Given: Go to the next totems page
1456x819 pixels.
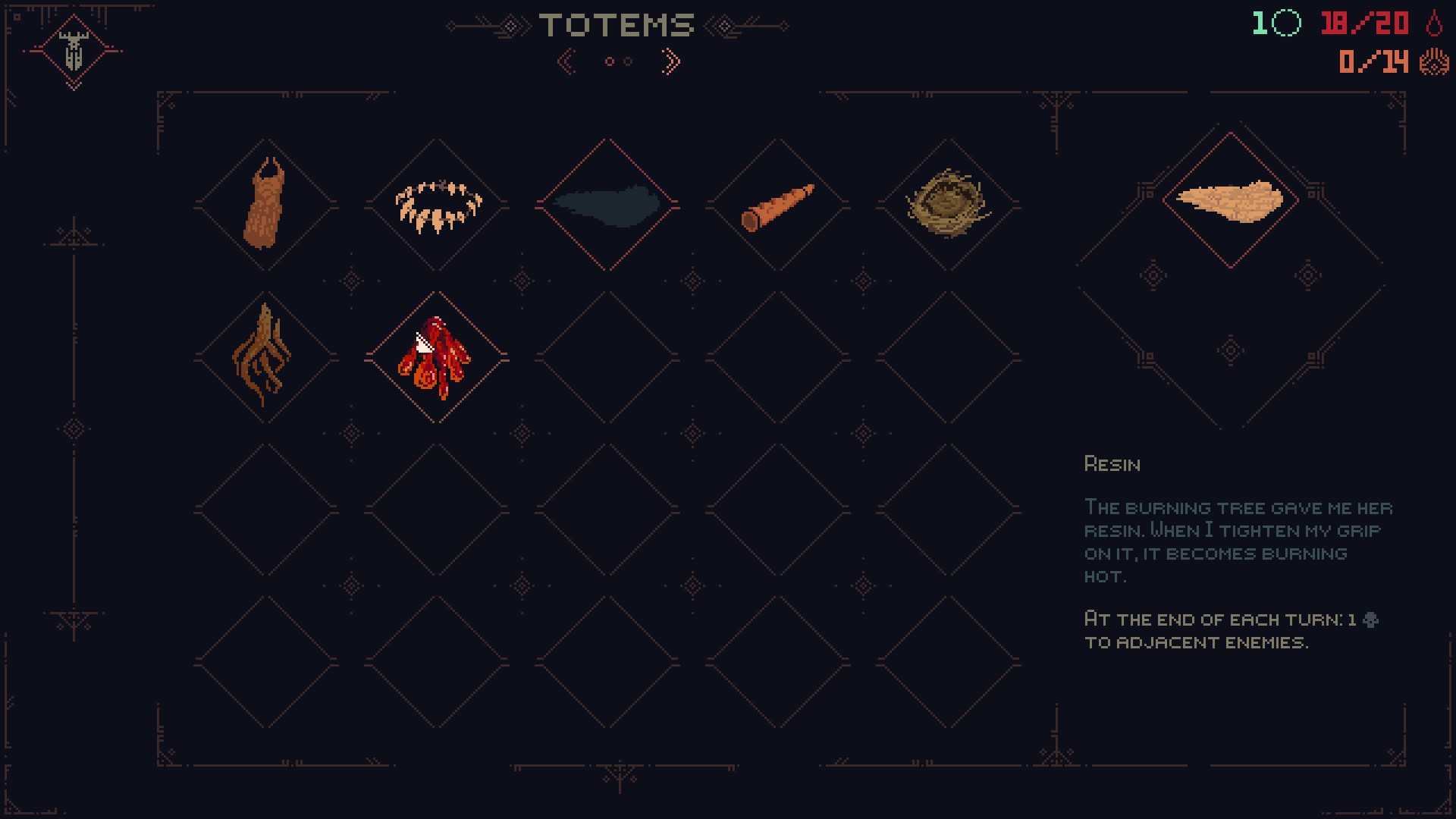Looking at the screenshot, I should [x=670, y=61].
